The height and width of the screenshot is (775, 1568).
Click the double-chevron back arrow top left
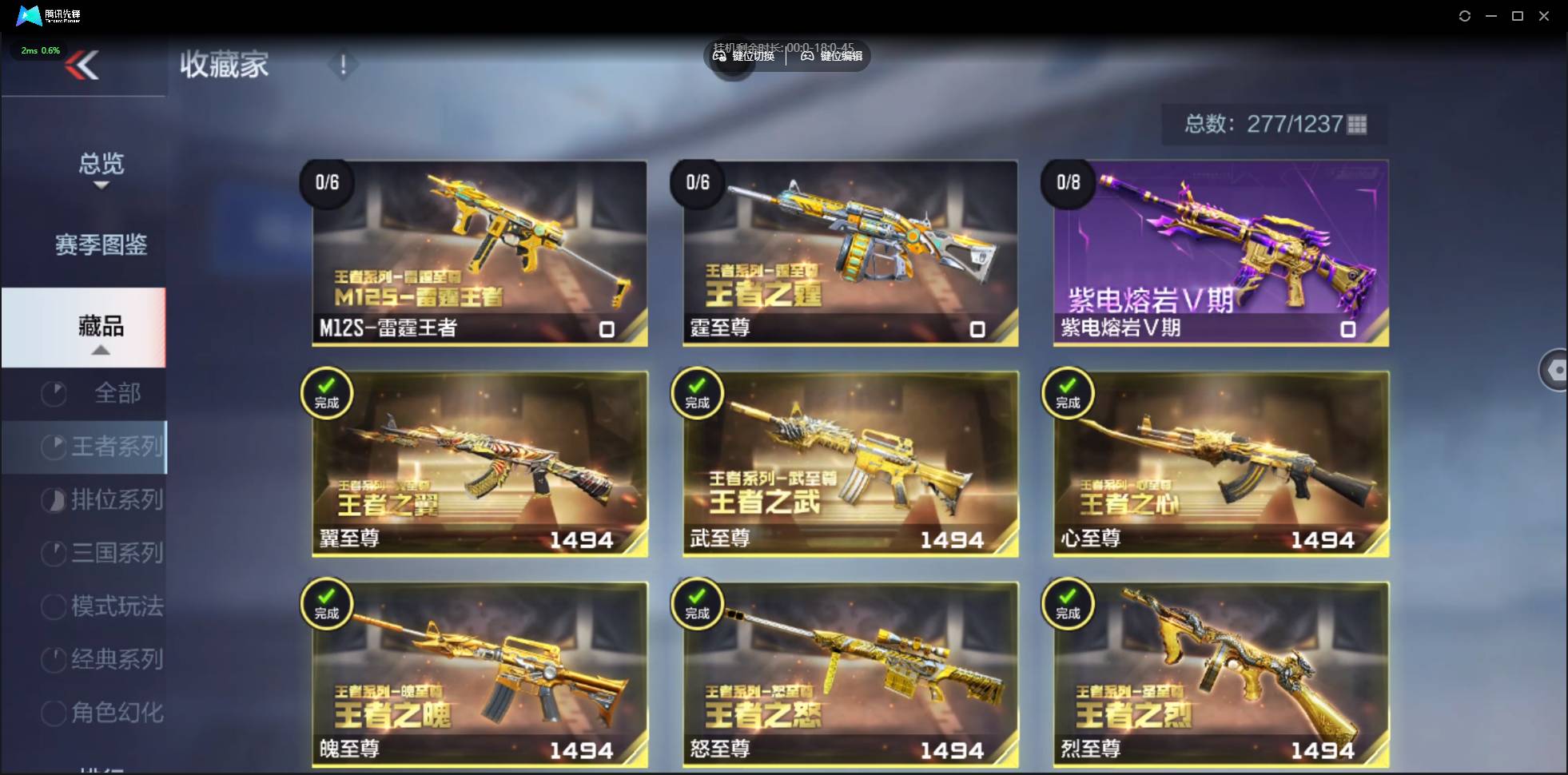[x=82, y=65]
